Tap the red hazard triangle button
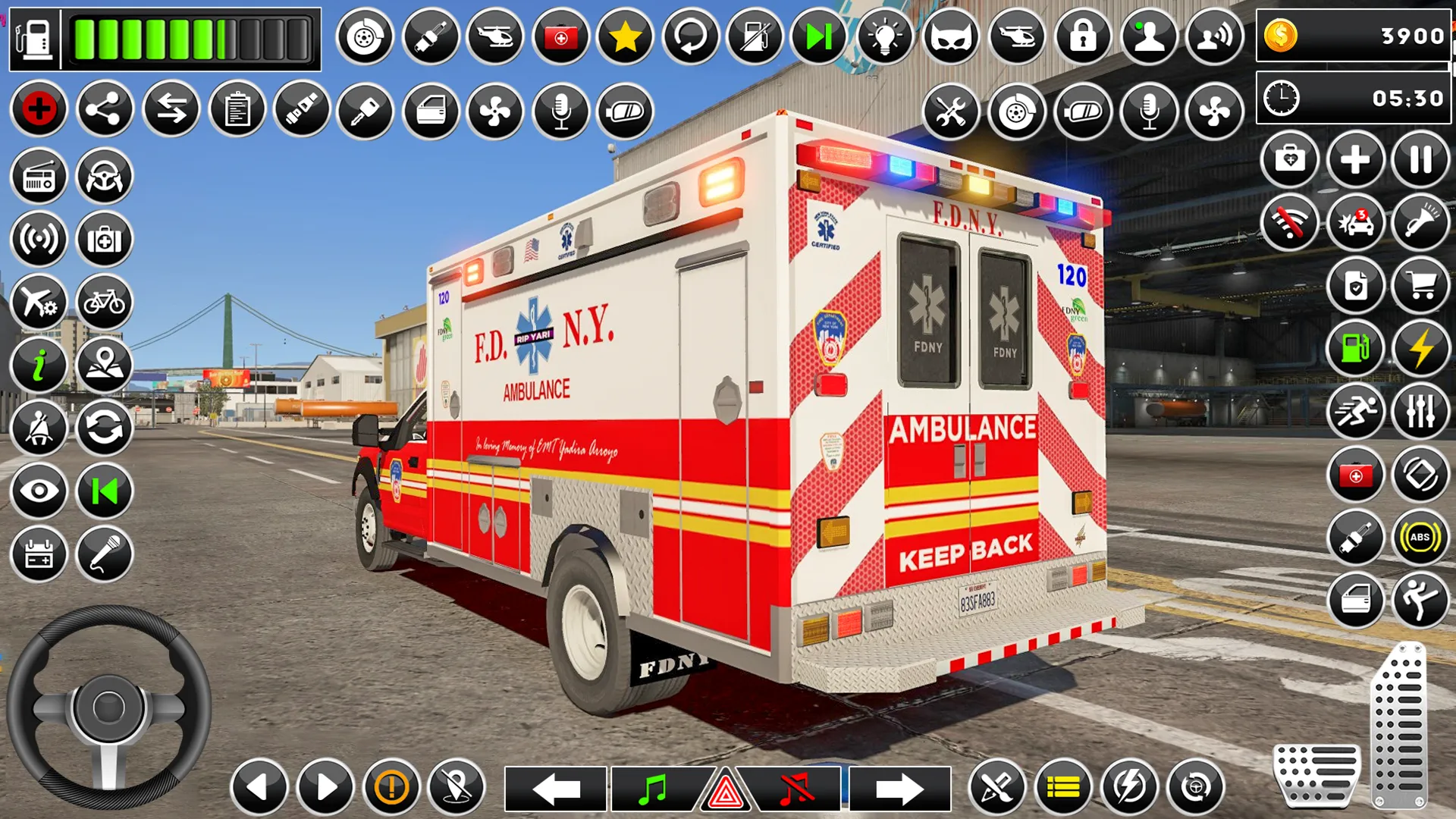Image resolution: width=1456 pixels, height=819 pixels. [726, 791]
